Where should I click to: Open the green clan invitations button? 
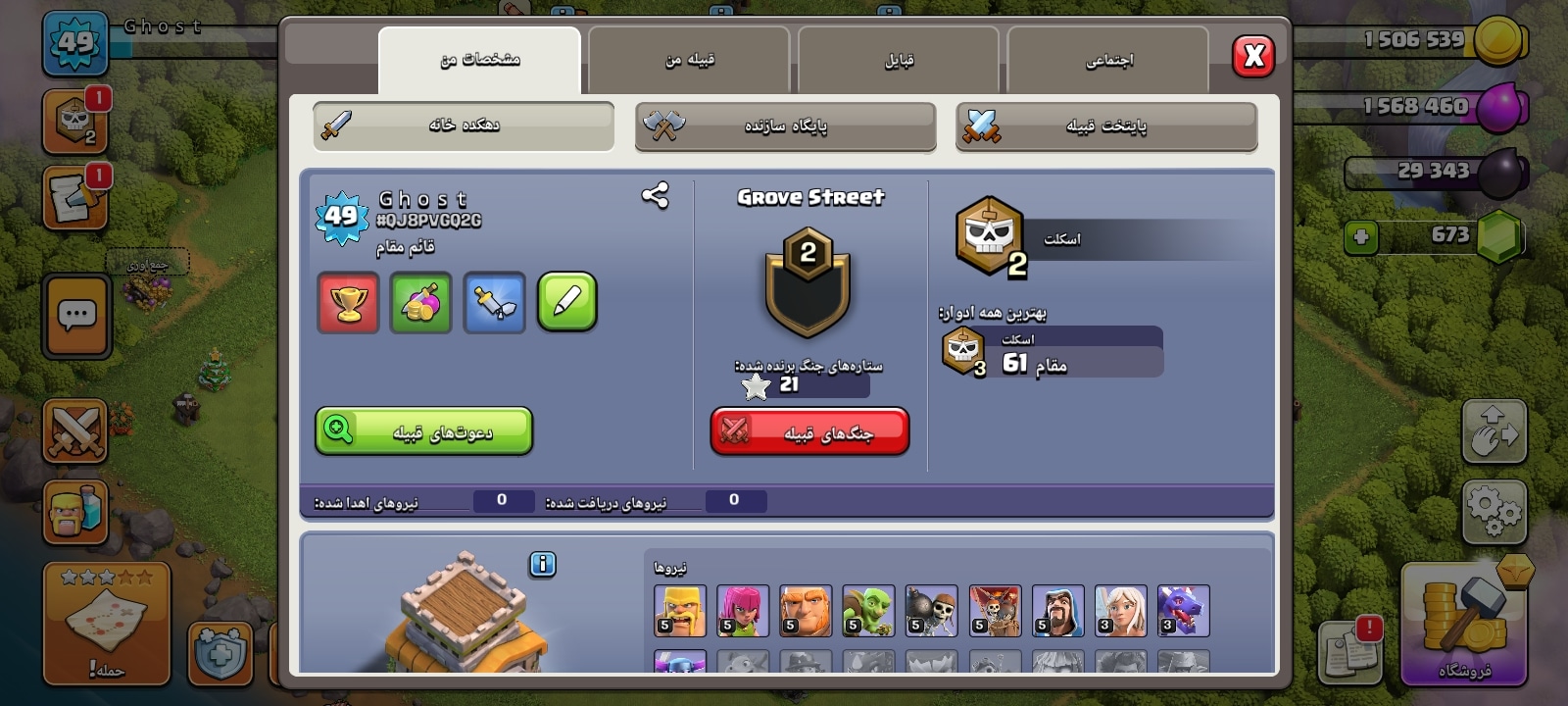tap(423, 431)
